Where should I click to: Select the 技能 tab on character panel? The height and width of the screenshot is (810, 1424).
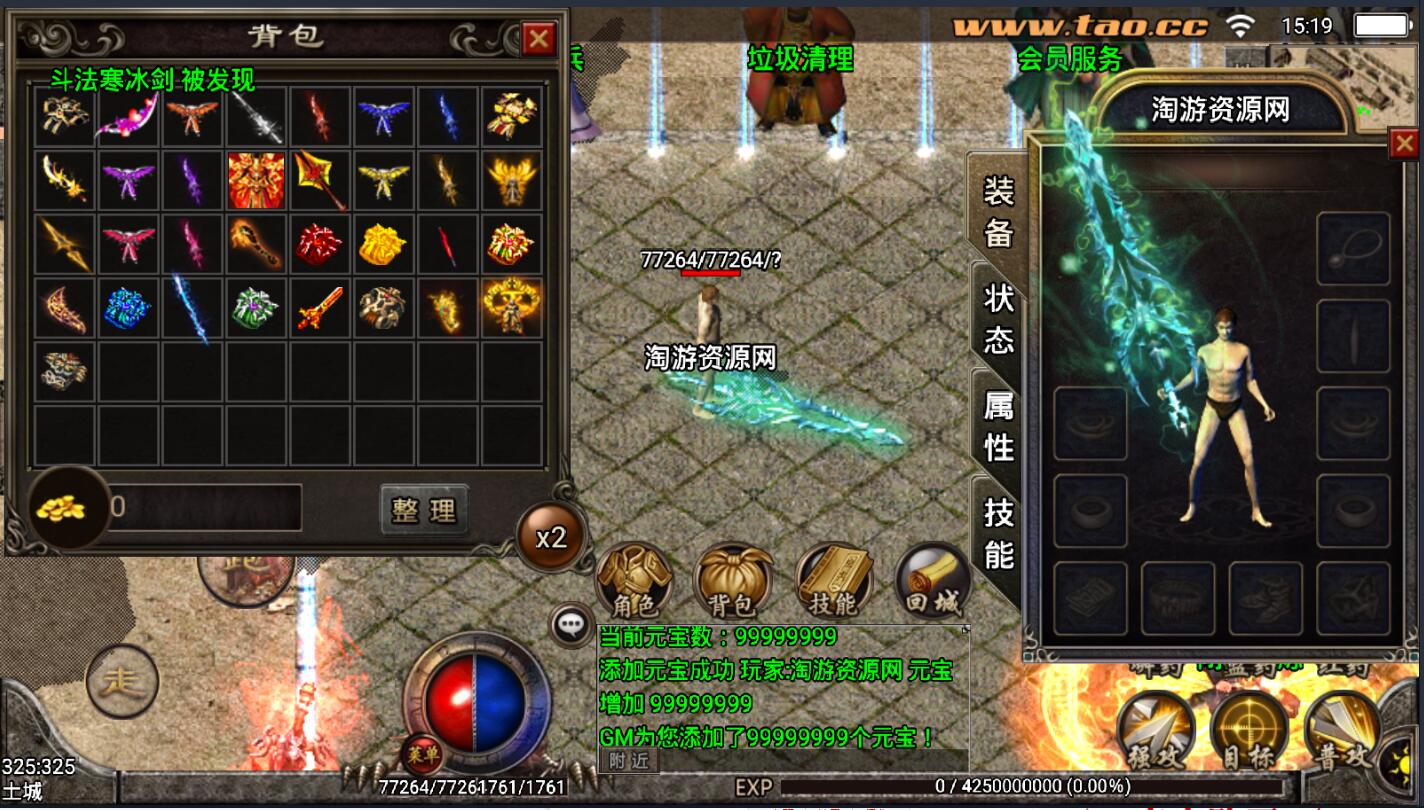click(999, 532)
